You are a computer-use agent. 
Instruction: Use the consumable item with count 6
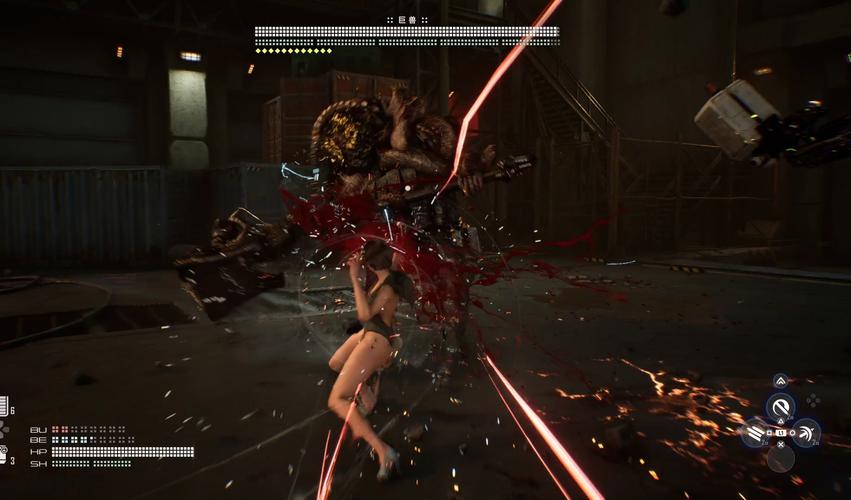(4, 406)
